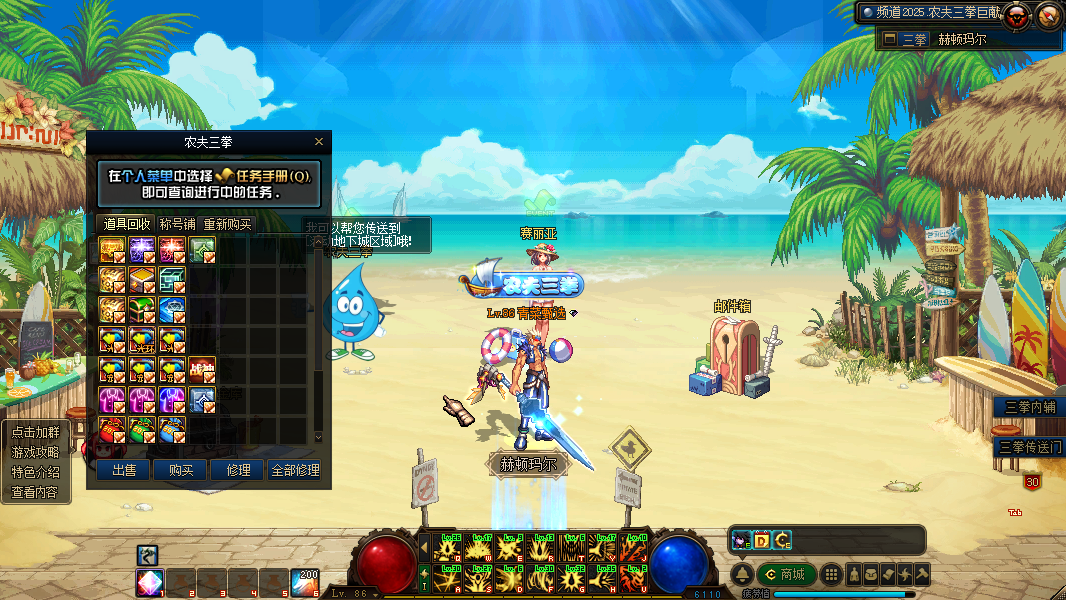Image resolution: width=1066 pixels, height=600 pixels.
Task: Click the 出售 sell button
Action: (x=124, y=470)
